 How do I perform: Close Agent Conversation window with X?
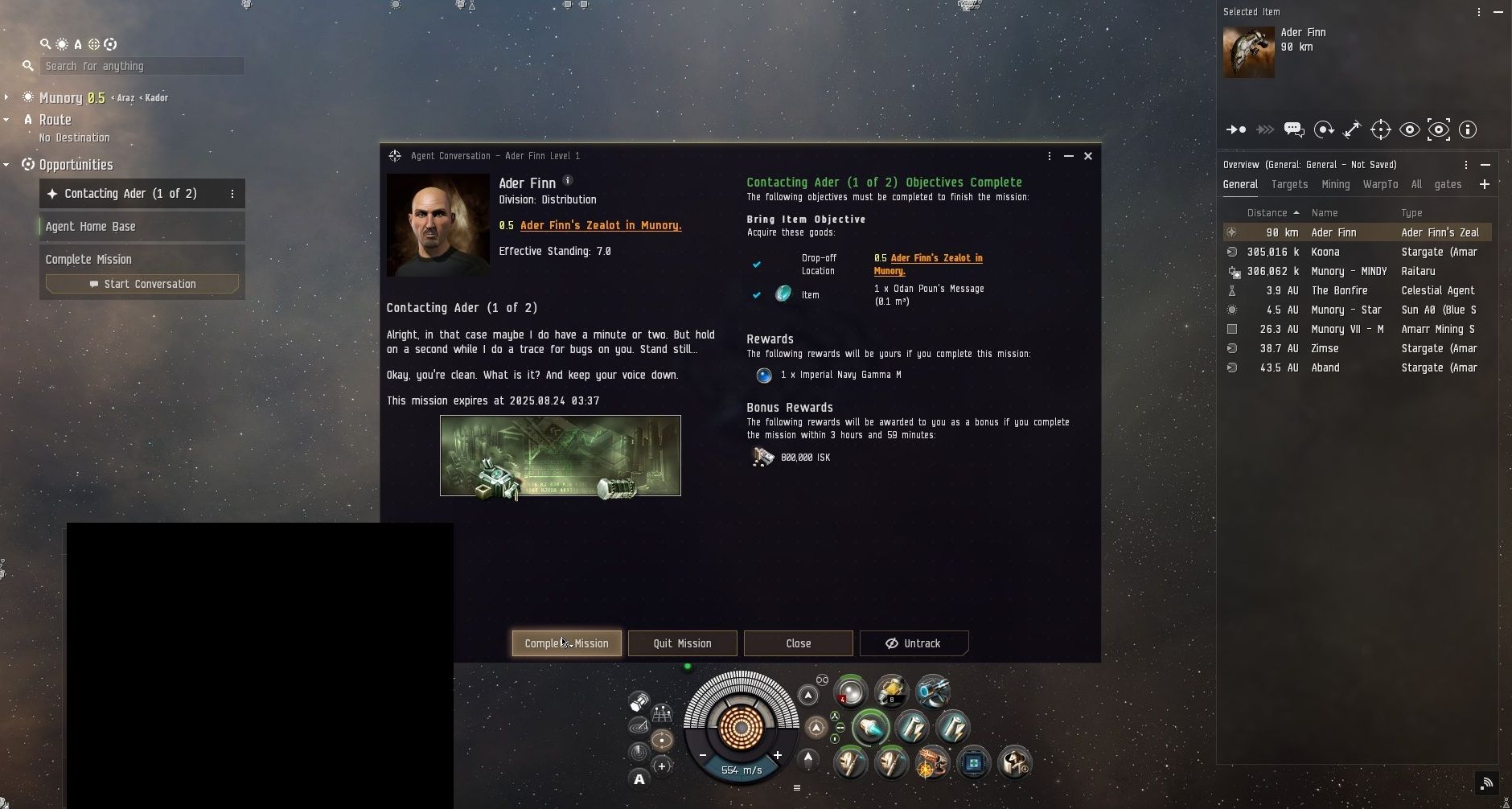1088,156
